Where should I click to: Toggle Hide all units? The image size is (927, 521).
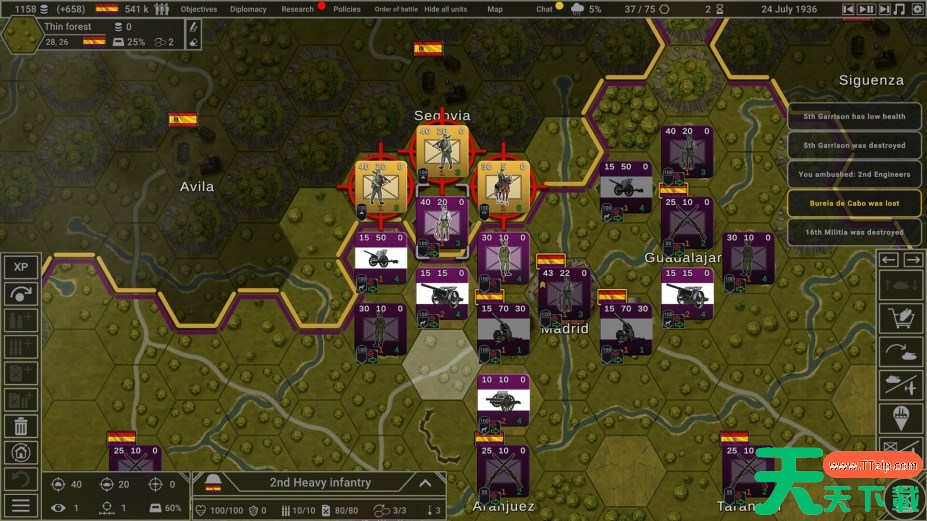(445, 9)
